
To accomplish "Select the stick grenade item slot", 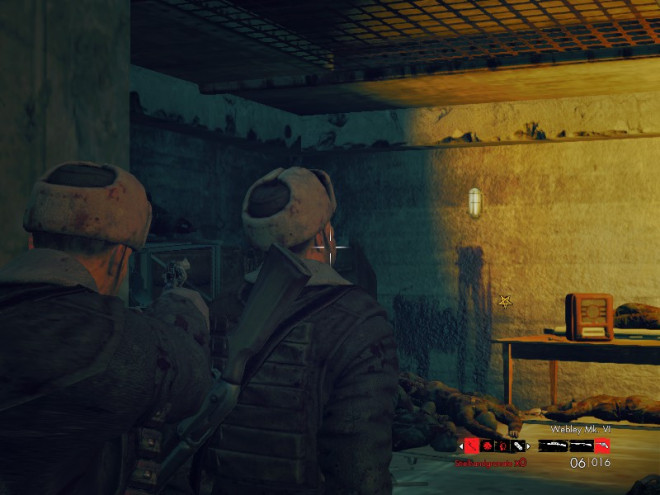I will tap(472, 446).
